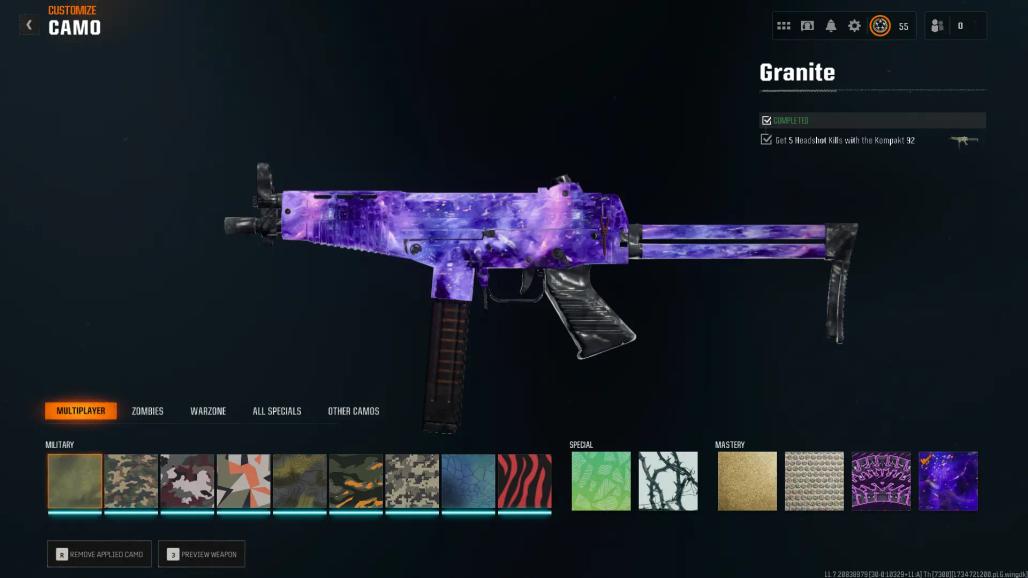The image size is (1028, 578).
Task: Choose the black thorn branches special camo
Action: [x=668, y=481]
